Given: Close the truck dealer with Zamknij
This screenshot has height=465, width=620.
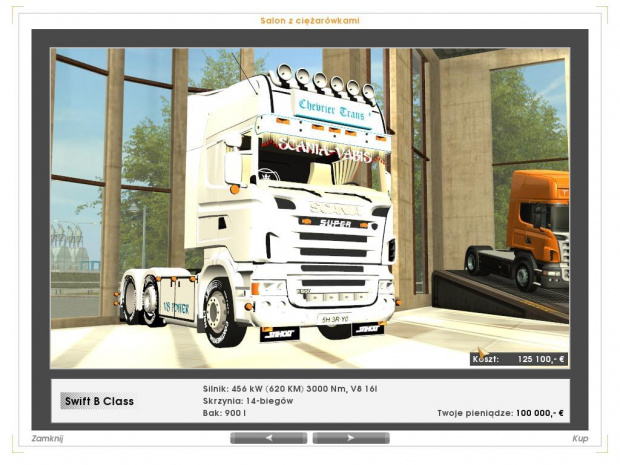Looking at the screenshot, I should click(x=48, y=438).
